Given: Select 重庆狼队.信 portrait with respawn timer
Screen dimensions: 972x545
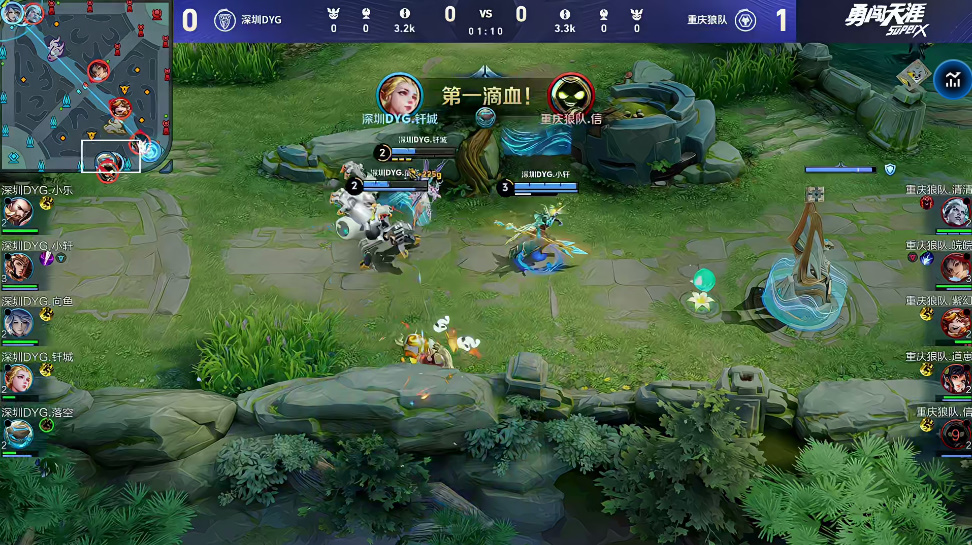Looking at the screenshot, I should pos(956,434).
